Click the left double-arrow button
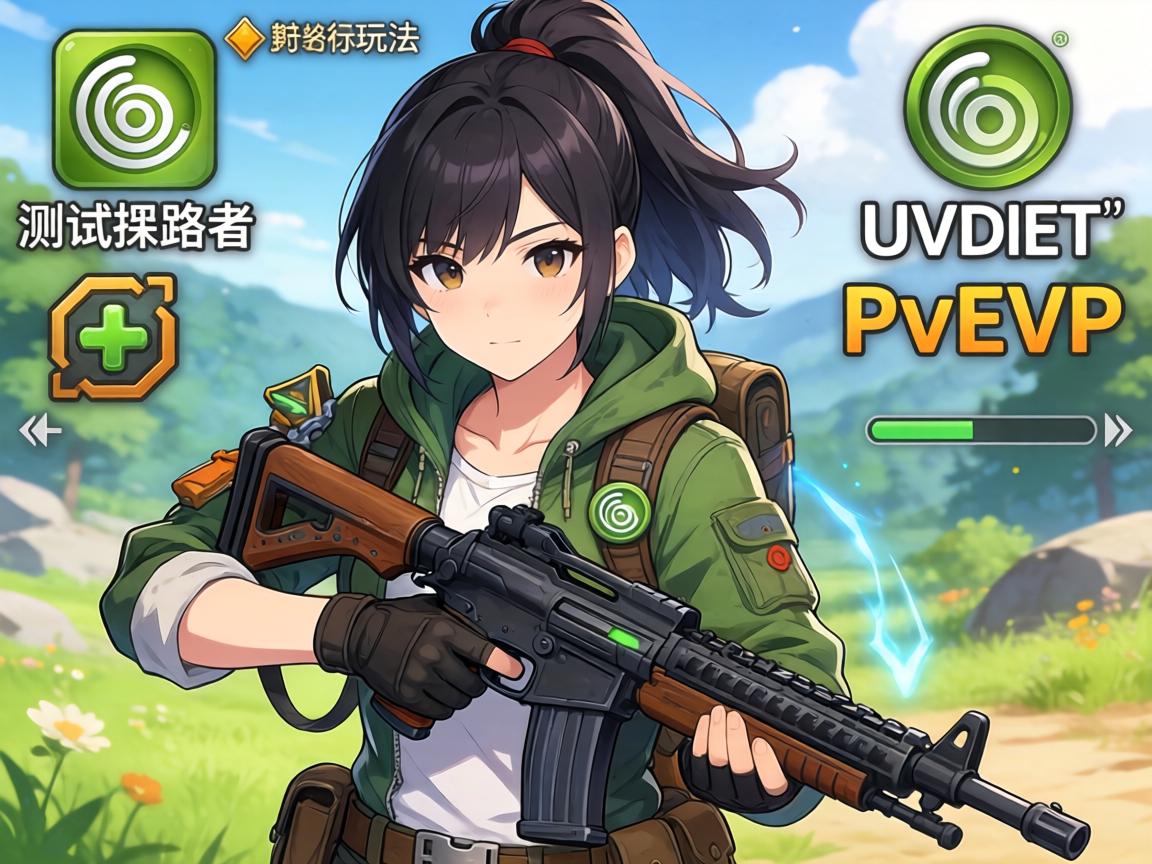This screenshot has height=864, width=1152. [x=40, y=431]
